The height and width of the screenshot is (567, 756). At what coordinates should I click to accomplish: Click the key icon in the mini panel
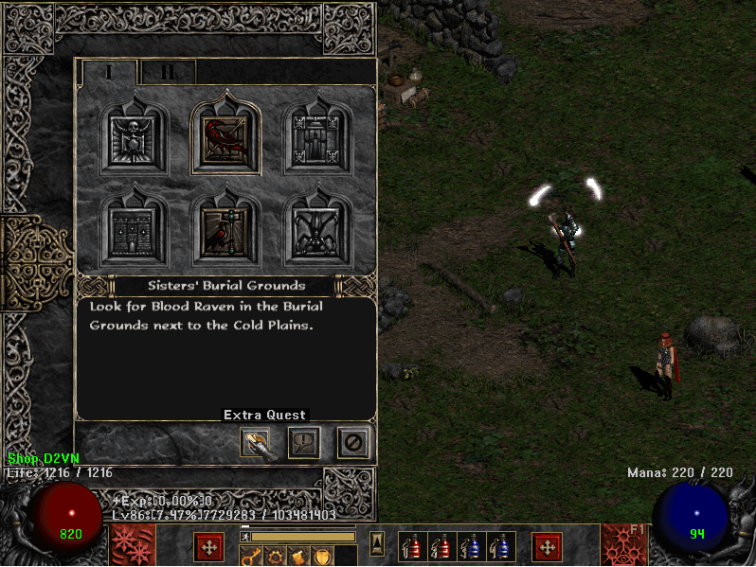tap(251, 557)
